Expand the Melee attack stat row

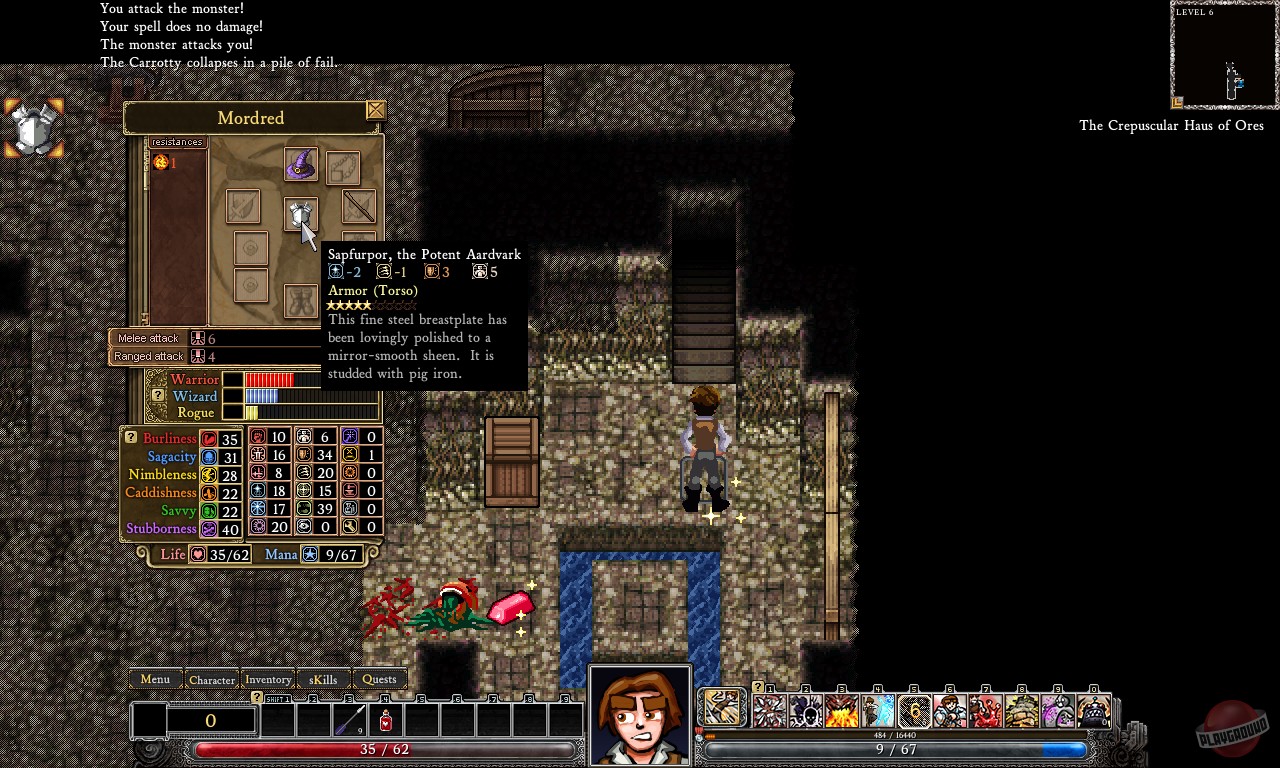tap(148, 338)
